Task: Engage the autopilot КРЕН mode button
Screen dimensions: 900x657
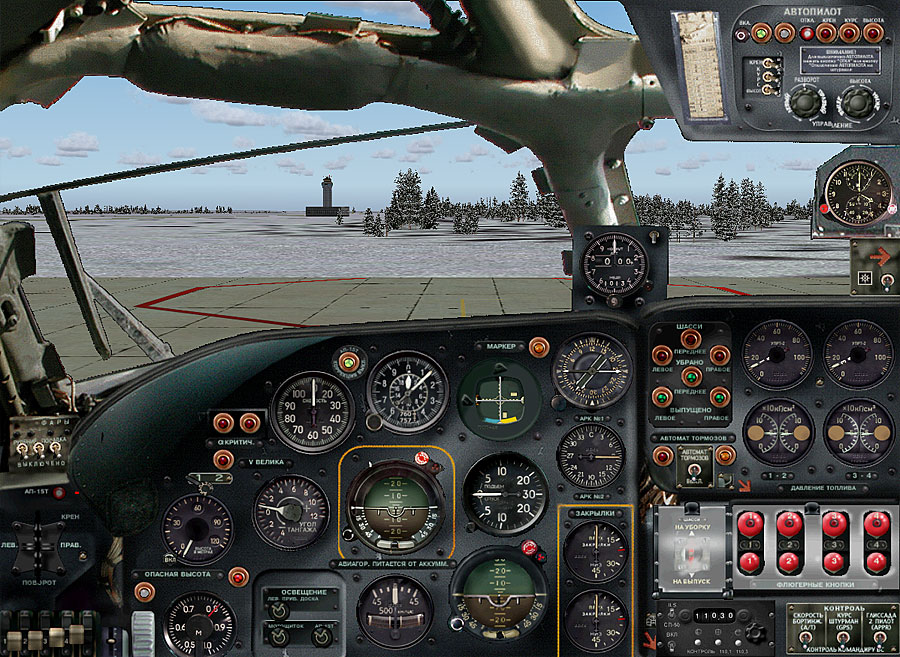Action: tap(827, 34)
